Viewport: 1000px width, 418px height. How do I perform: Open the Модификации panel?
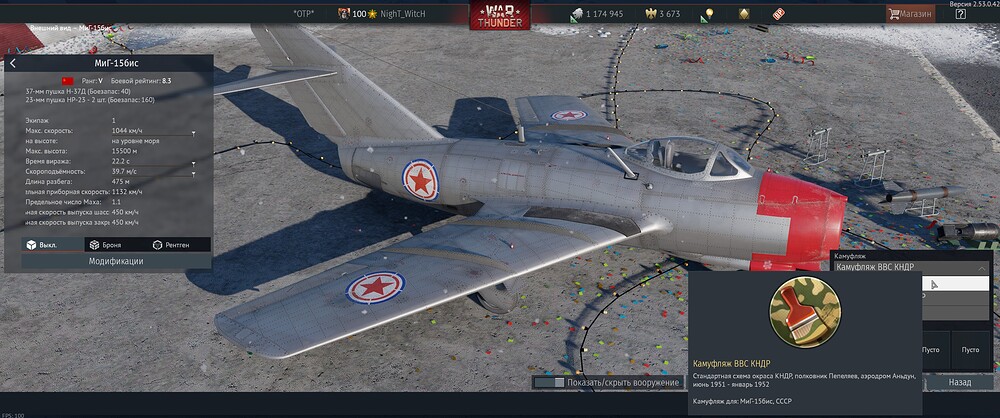pyautogui.click(x=115, y=261)
